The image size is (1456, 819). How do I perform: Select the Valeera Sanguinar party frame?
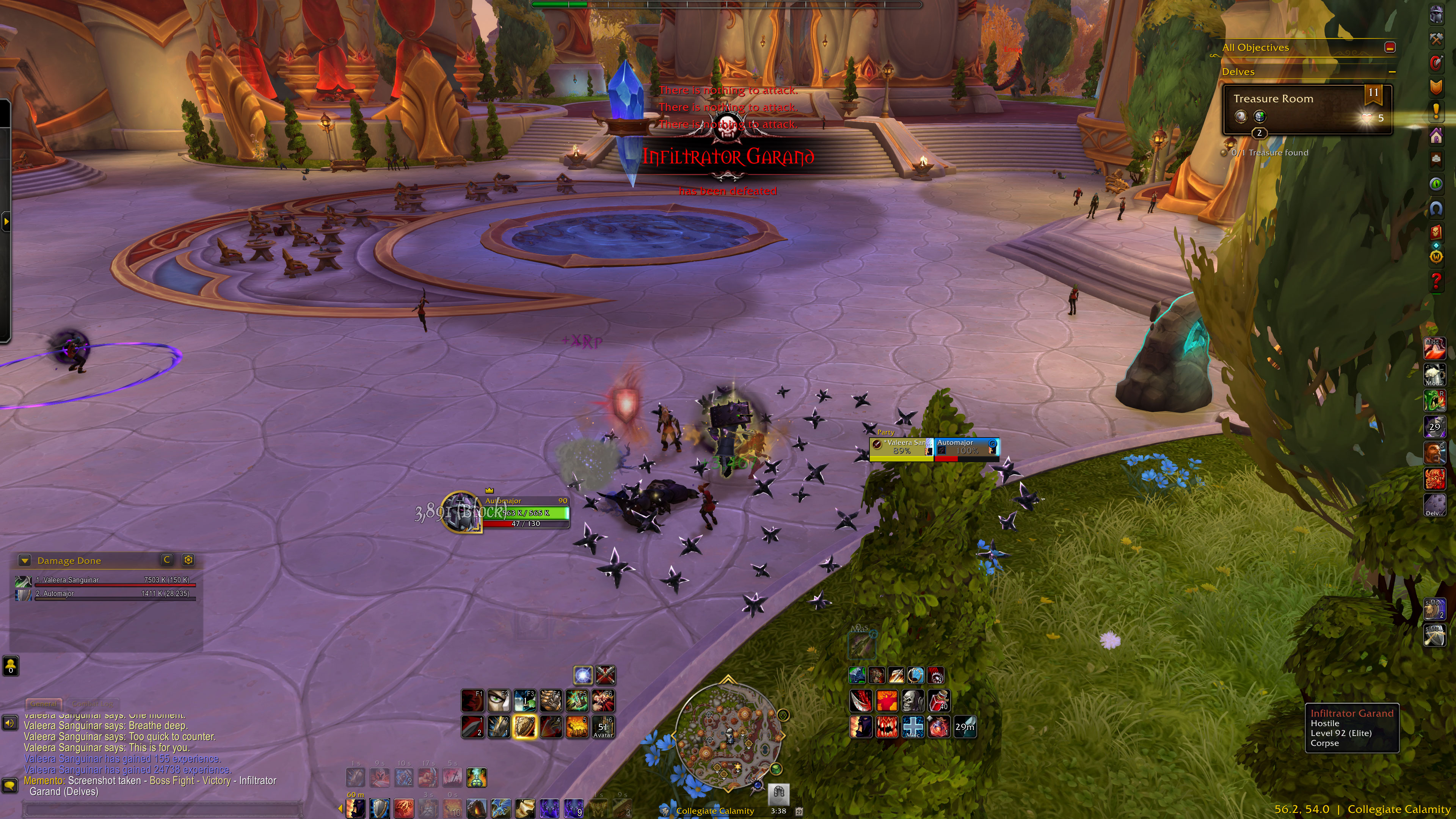pos(901,447)
